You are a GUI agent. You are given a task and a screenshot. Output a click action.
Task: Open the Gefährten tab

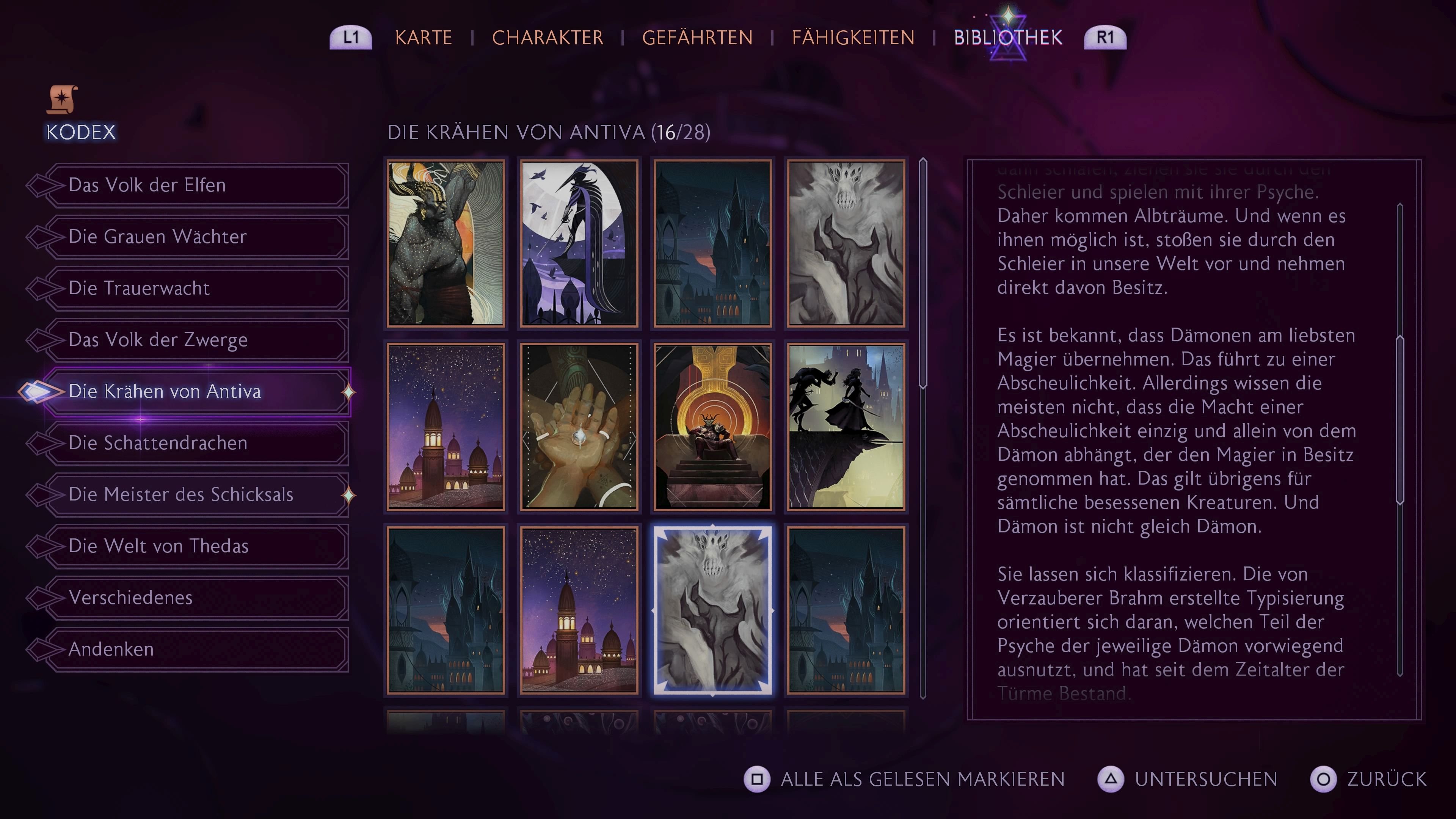click(x=698, y=37)
